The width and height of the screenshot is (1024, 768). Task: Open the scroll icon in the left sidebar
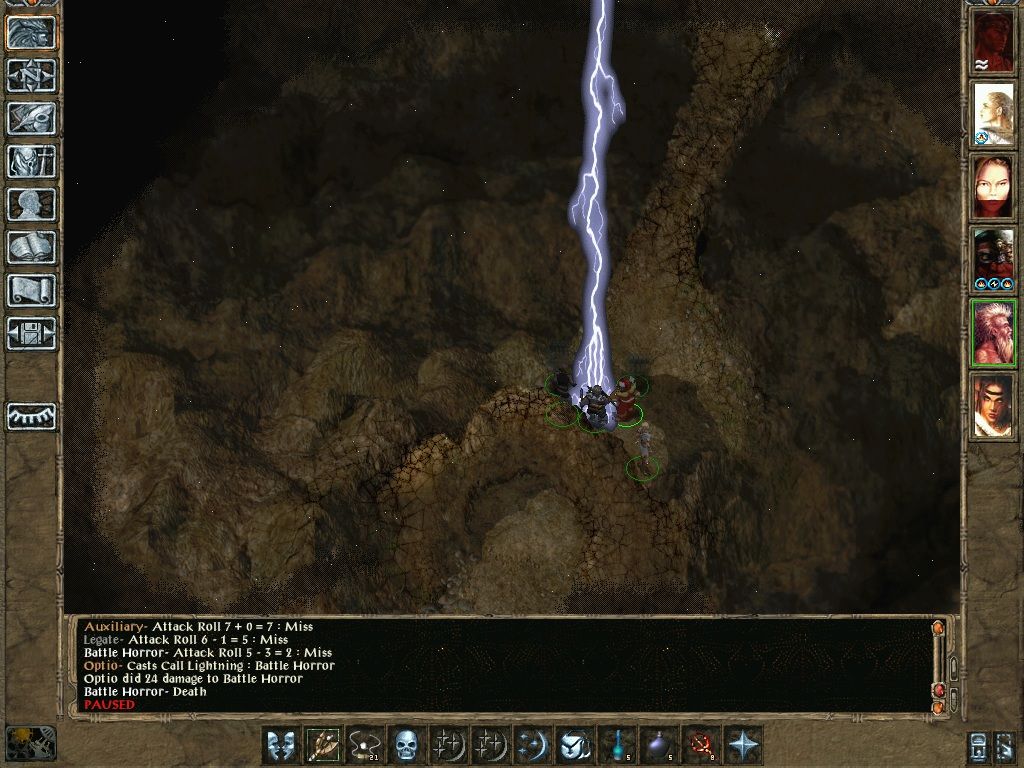click(x=31, y=291)
